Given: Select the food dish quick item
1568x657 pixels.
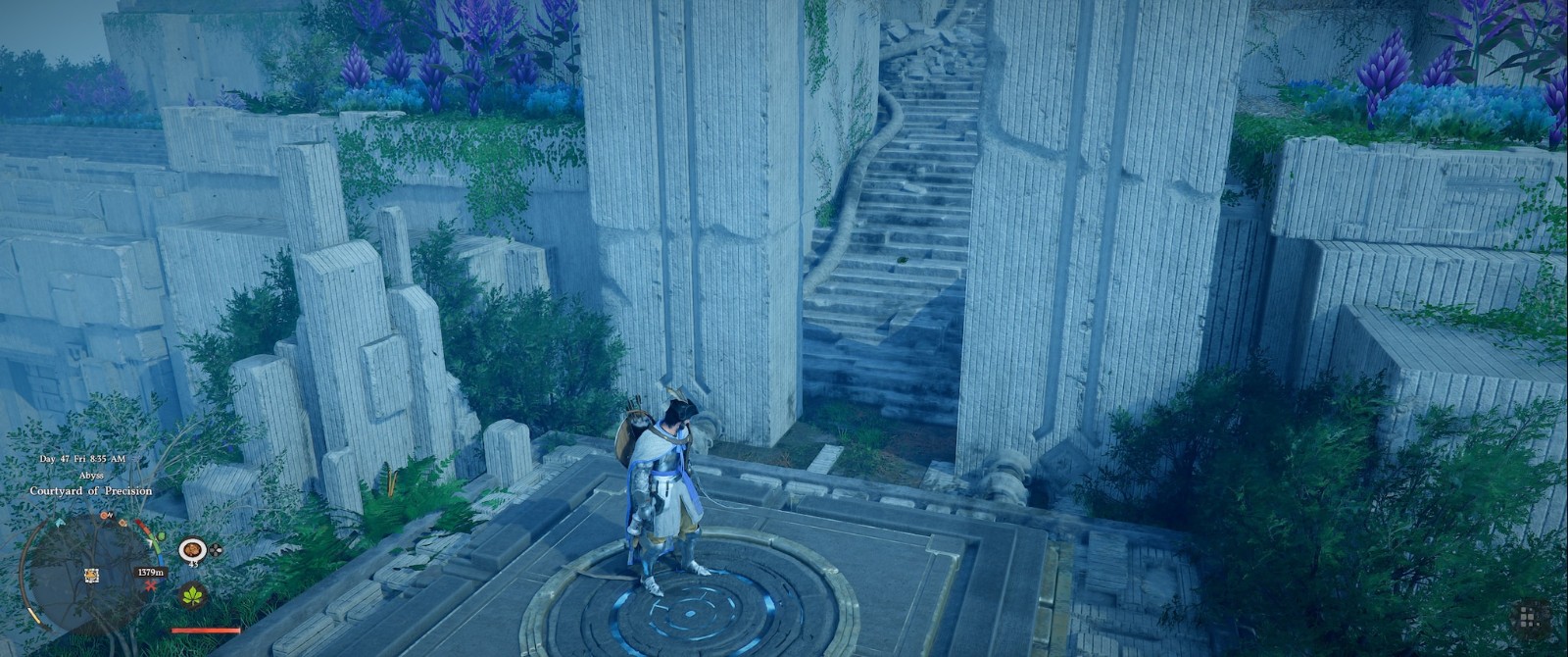Looking at the screenshot, I should pyautogui.click(x=192, y=549).
